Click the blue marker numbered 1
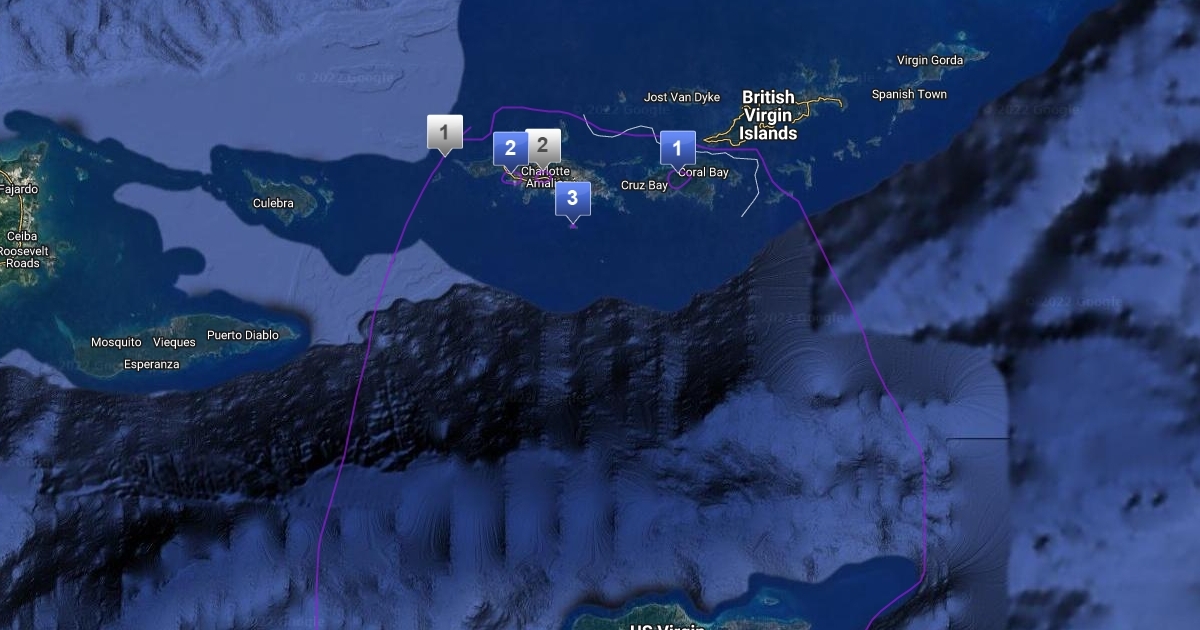1200x630 pixels. pos(677,149)
